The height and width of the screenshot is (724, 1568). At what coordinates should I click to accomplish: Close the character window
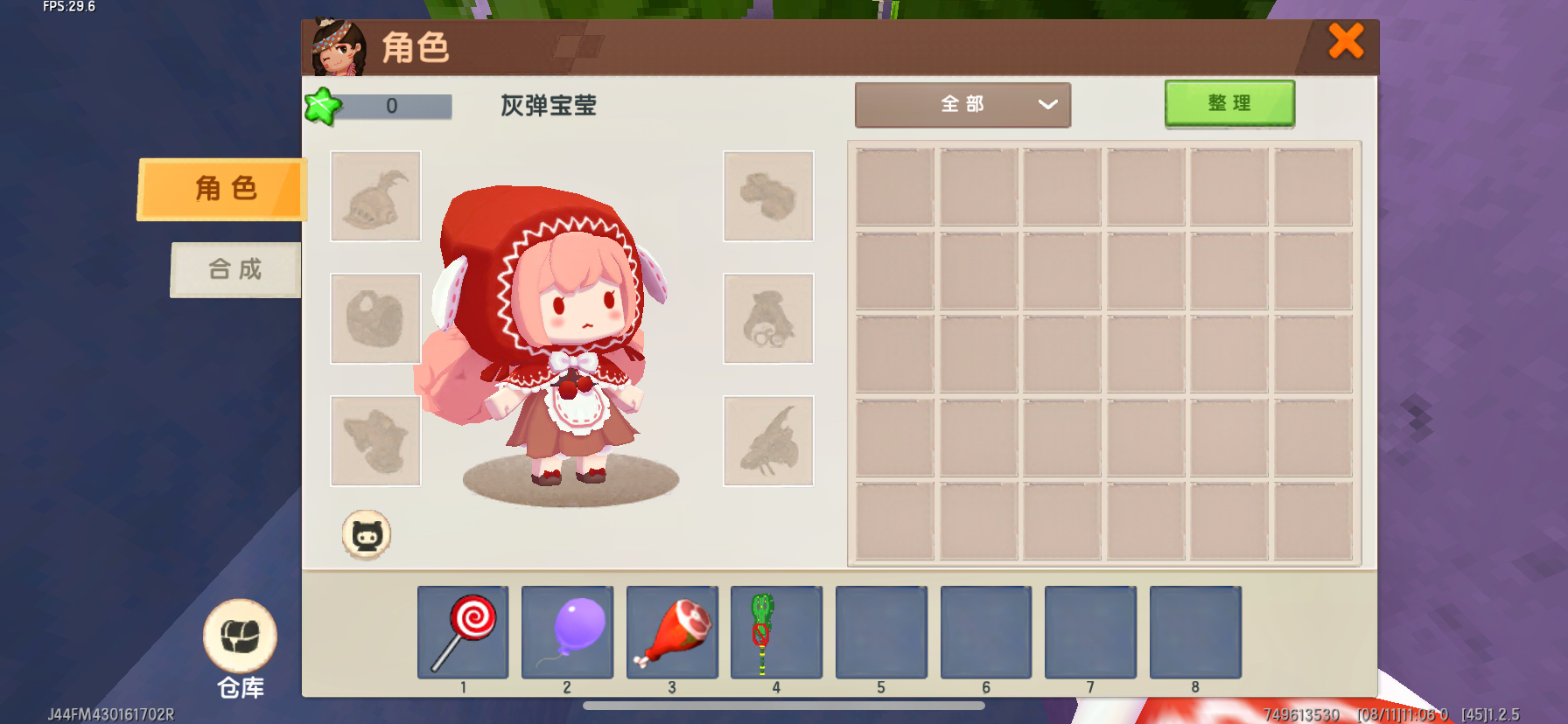coord(1345,41)
